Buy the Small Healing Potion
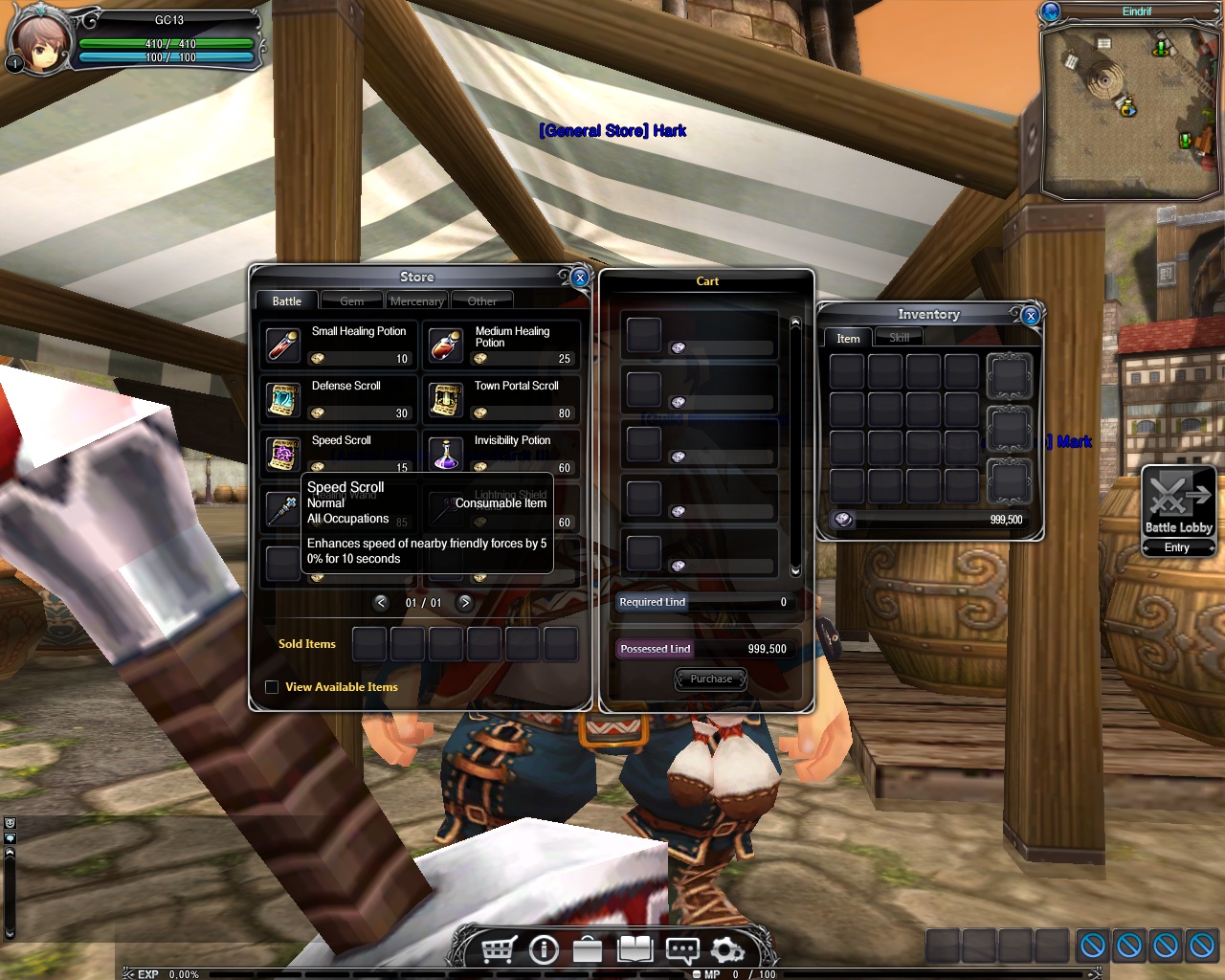Image resolution: width=1225 pixels, height=980 pixels. [x=283, y=345]
